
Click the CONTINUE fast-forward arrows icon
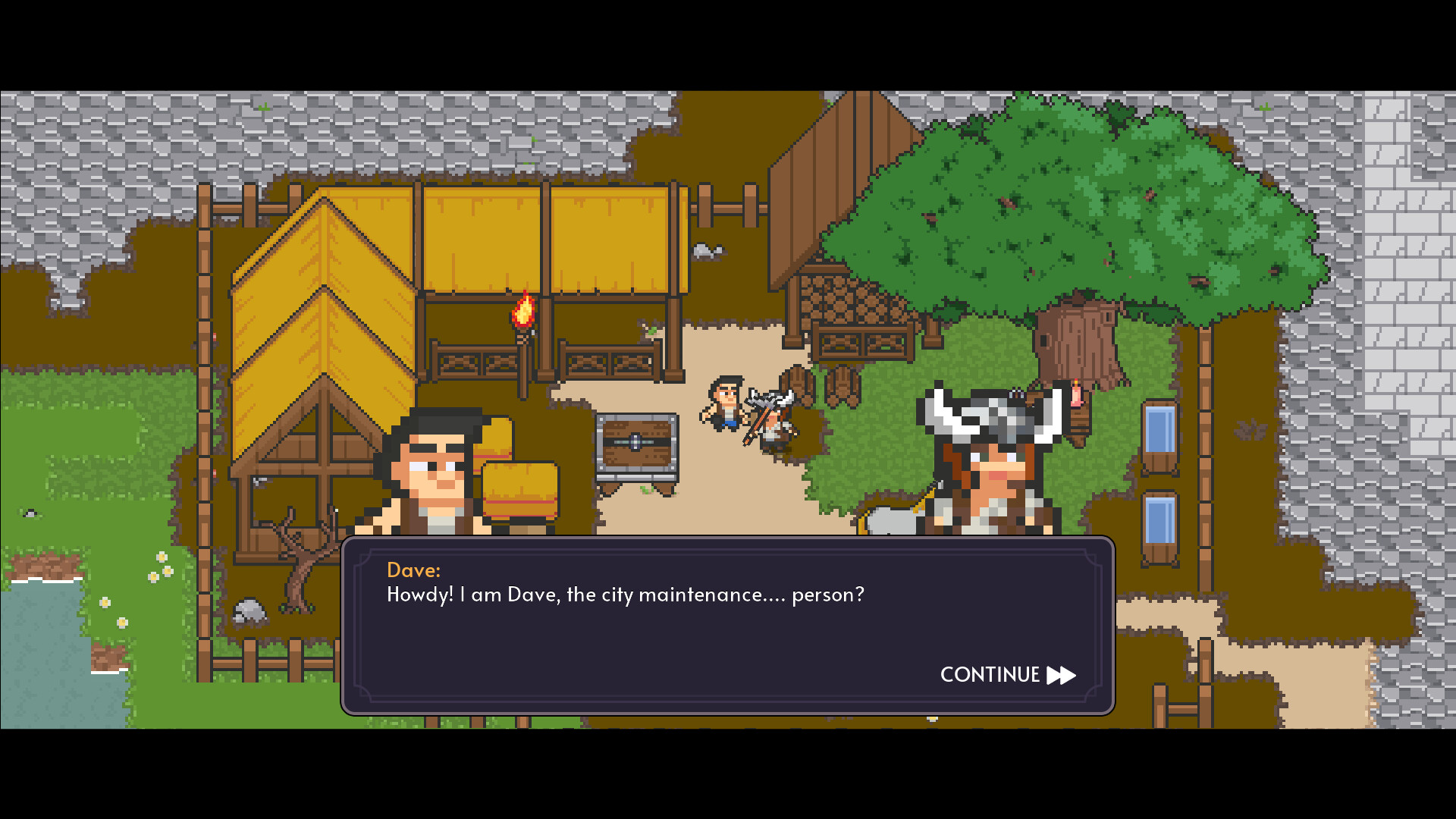1061,675
